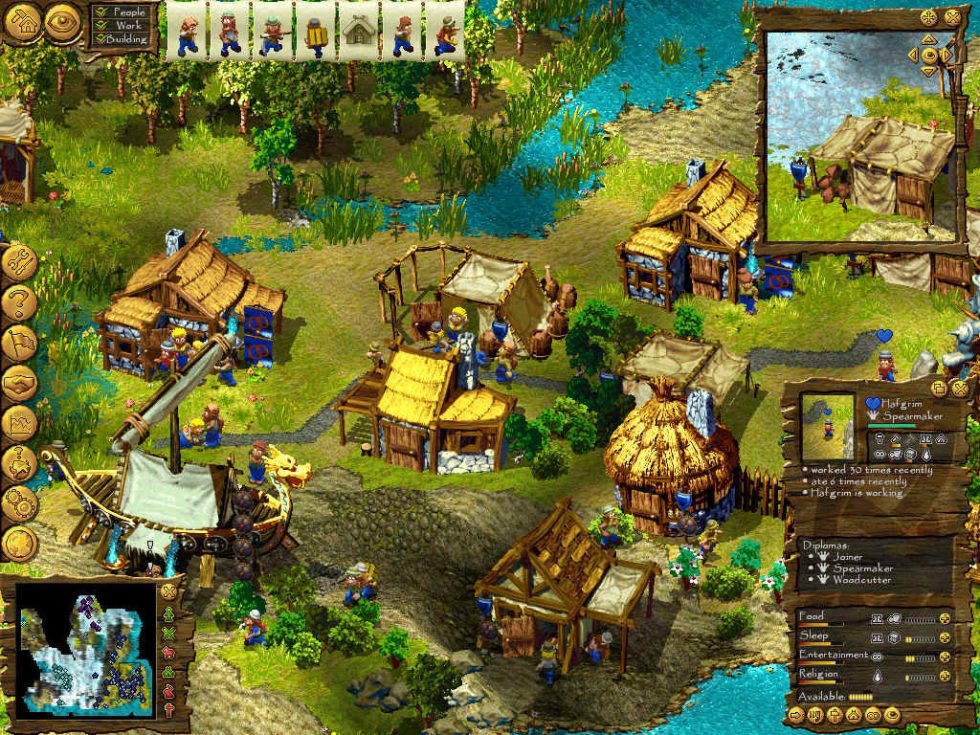The image size is (980, 735).
Task: Click the Food plus button
Action: pos(943,619)
